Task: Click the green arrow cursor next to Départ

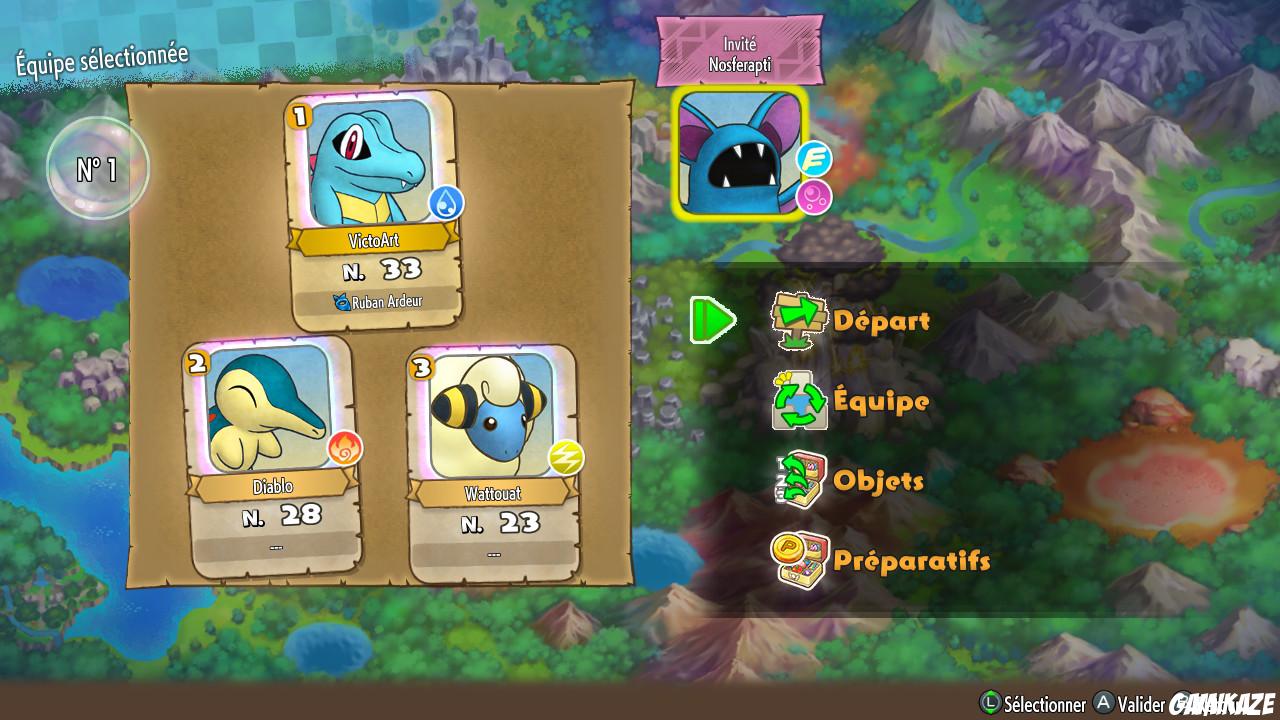Action: (x=712, y=320)
